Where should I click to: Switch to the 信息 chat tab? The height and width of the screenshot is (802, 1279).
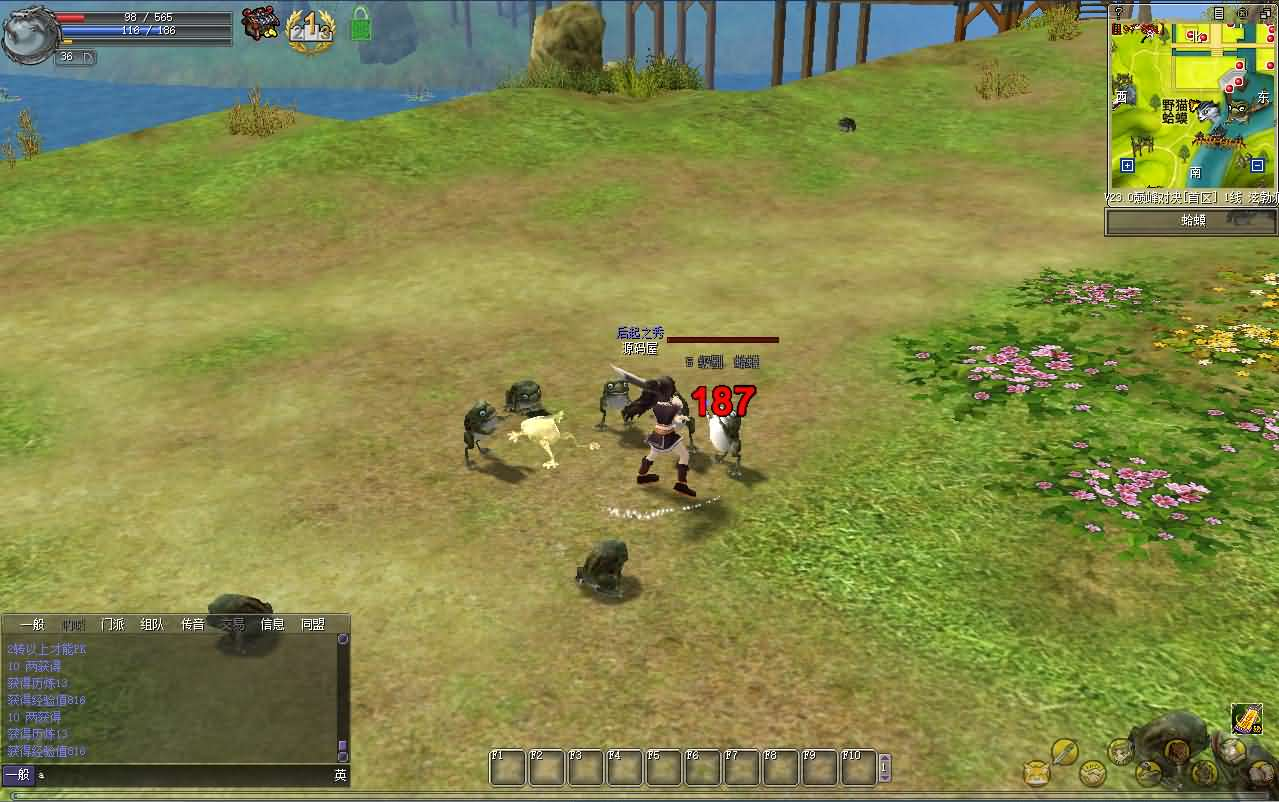(x=272, y=624)
